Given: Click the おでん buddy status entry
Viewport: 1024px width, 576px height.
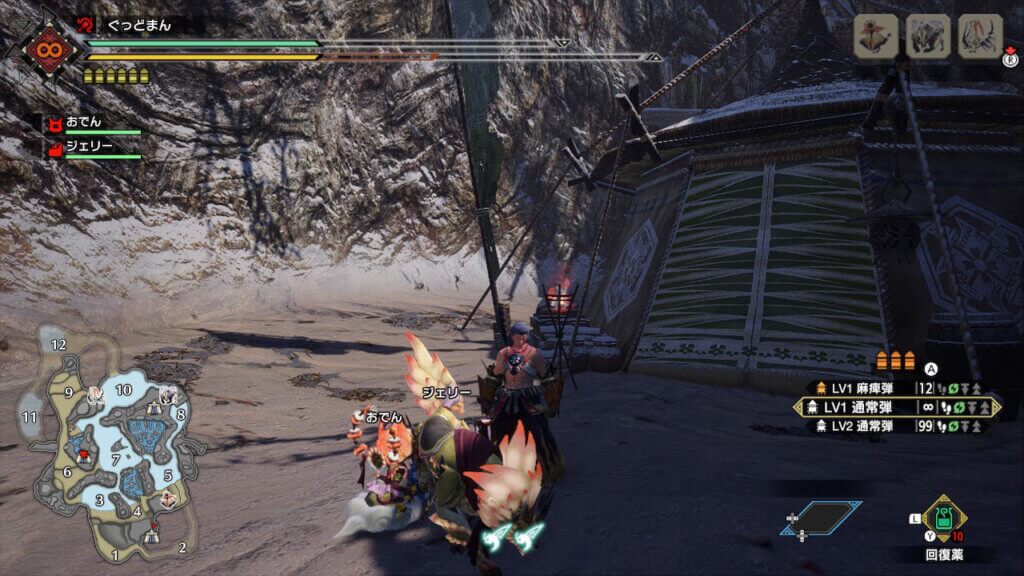Looking at the screenshot, I should pos(92,123).
